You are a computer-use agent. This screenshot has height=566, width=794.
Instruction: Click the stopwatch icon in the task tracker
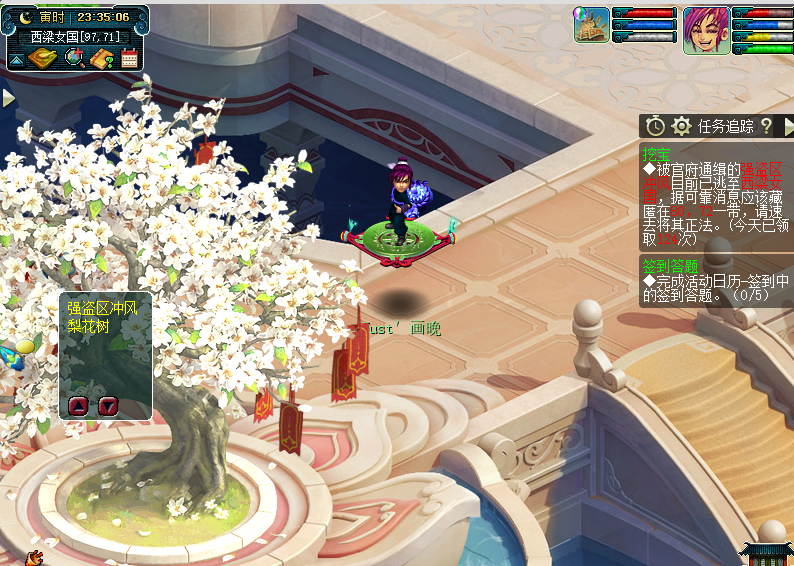(655, 126)
